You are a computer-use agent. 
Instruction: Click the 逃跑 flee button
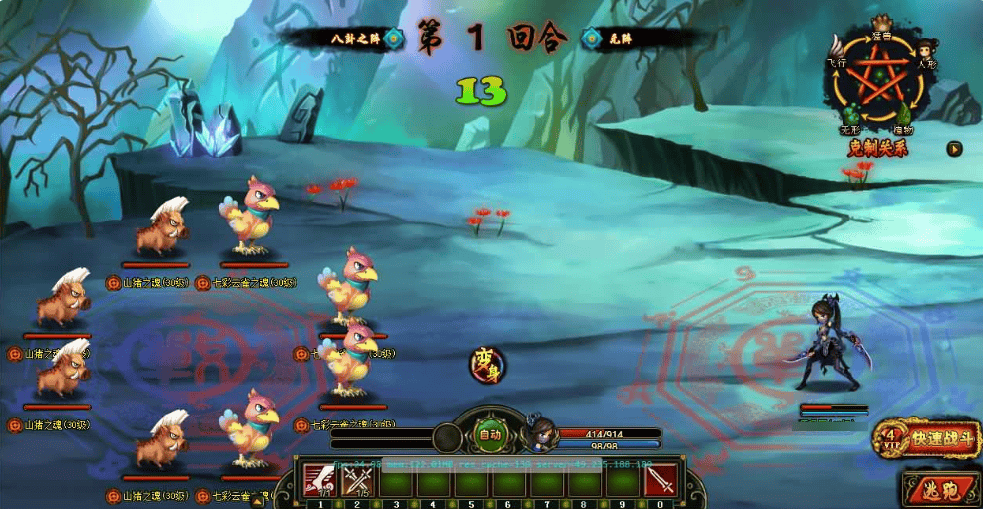tap(941, 490)
